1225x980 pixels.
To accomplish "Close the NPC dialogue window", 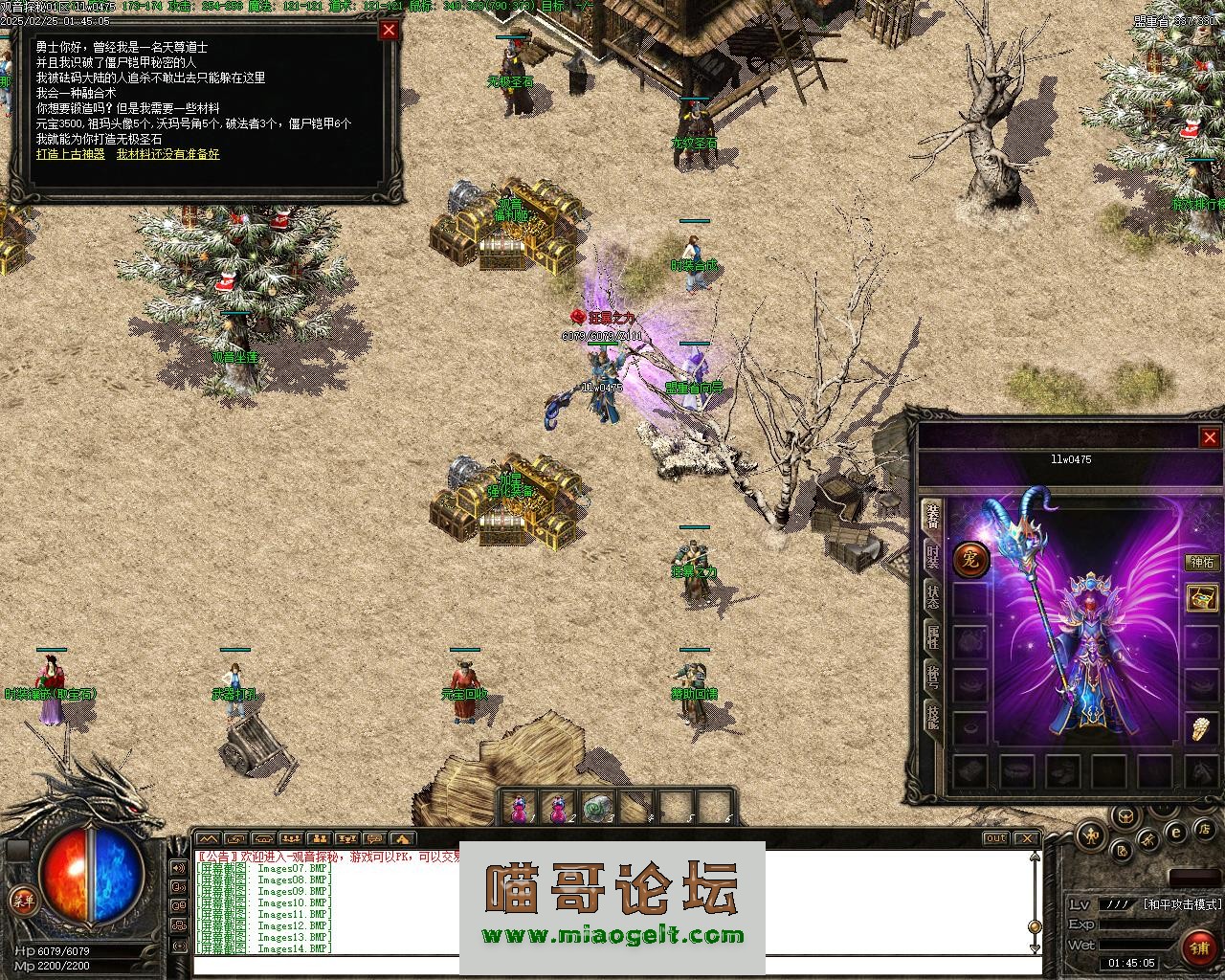I will pos(389,30).
